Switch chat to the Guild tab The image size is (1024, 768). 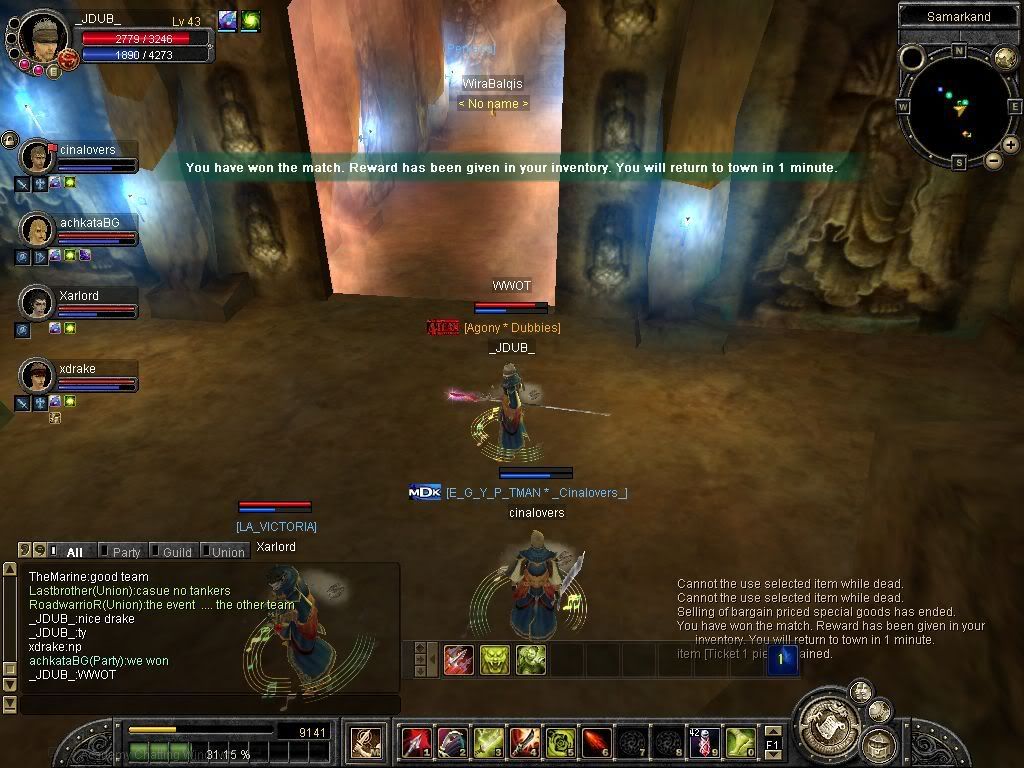[176, 551]
